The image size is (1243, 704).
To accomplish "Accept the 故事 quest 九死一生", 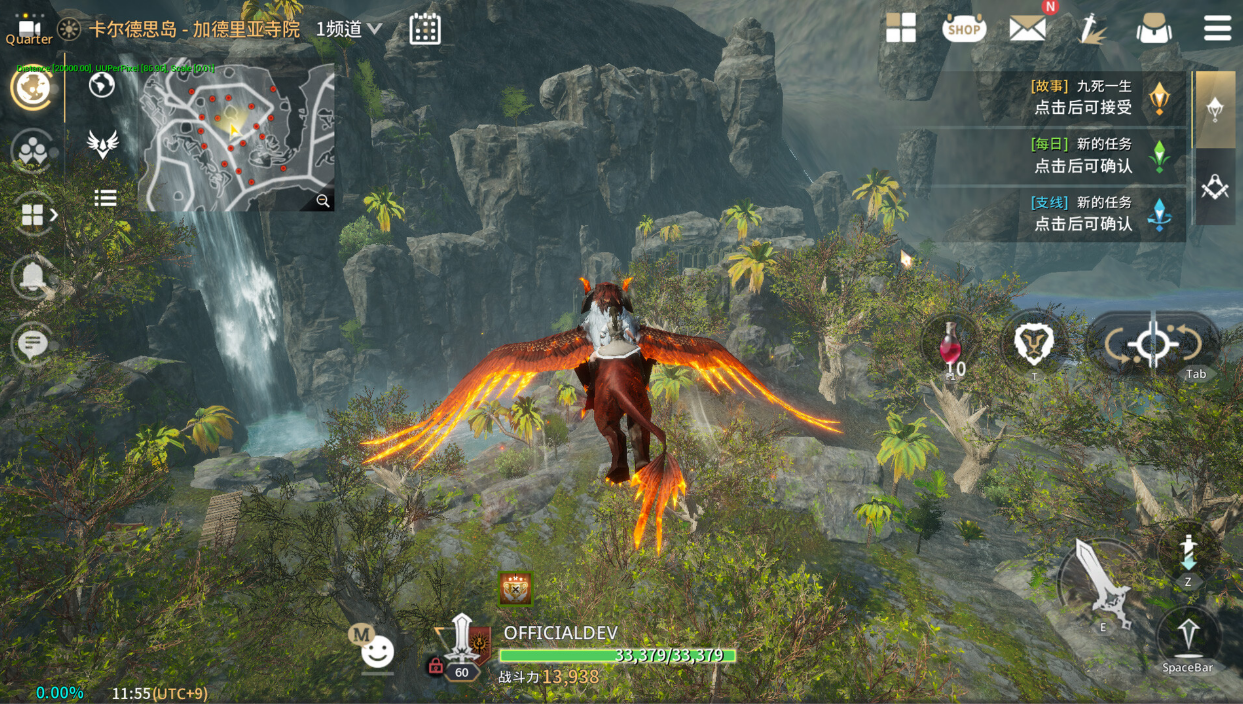I will tap(1083, 97).
